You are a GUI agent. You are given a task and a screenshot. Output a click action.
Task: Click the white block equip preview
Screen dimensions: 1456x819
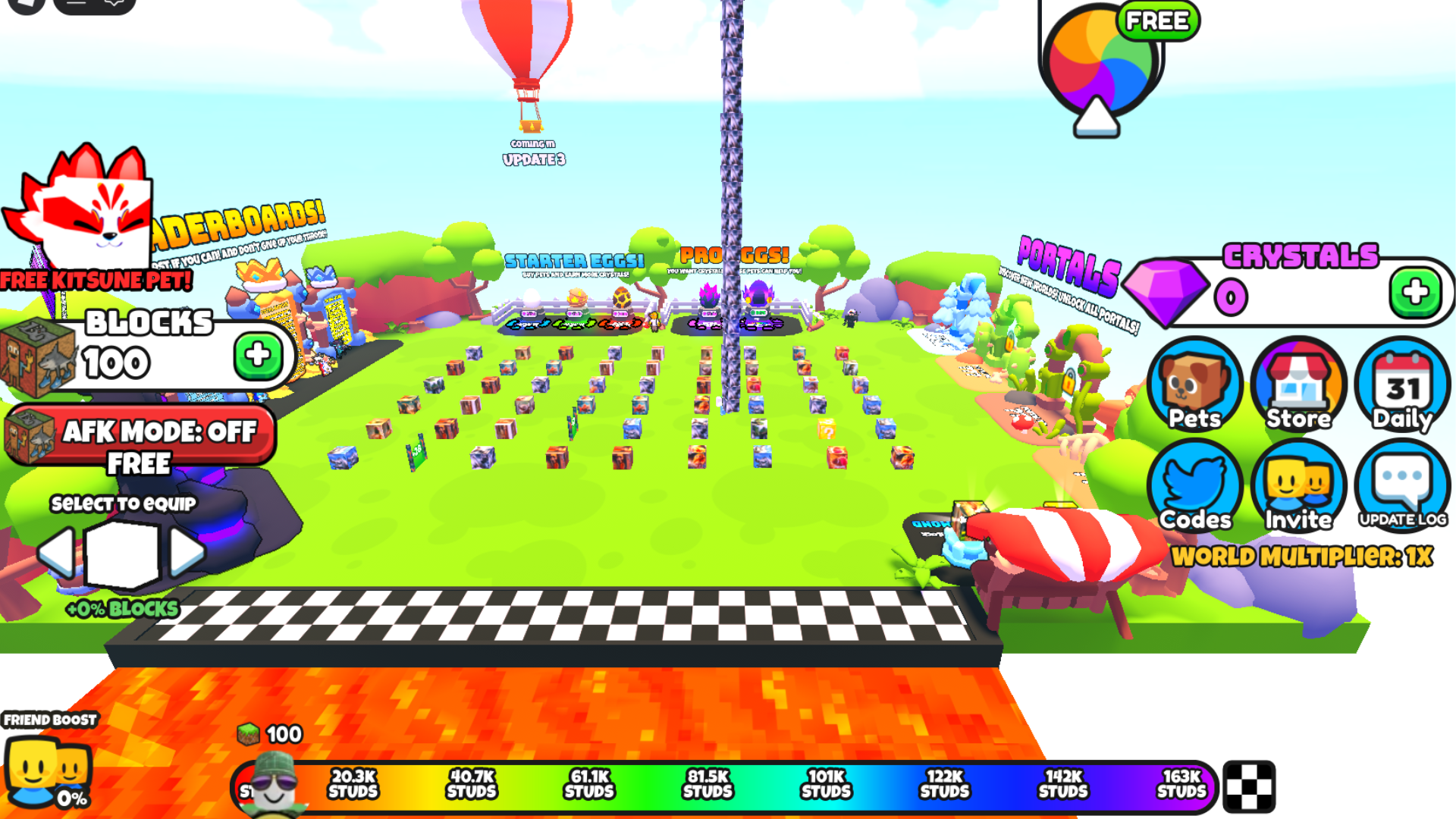[x=121, y=554]
